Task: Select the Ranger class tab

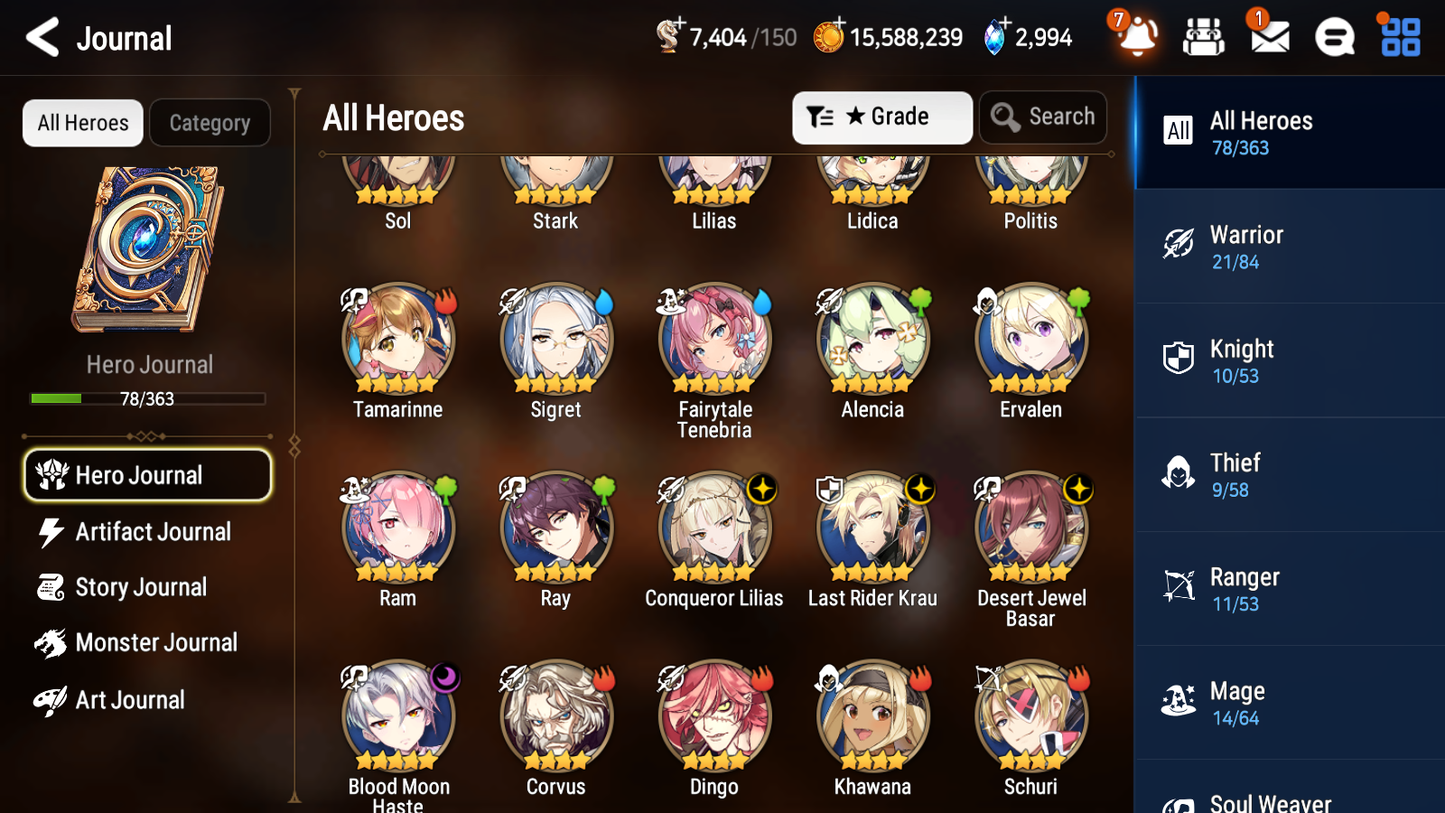Action: 1289,589
